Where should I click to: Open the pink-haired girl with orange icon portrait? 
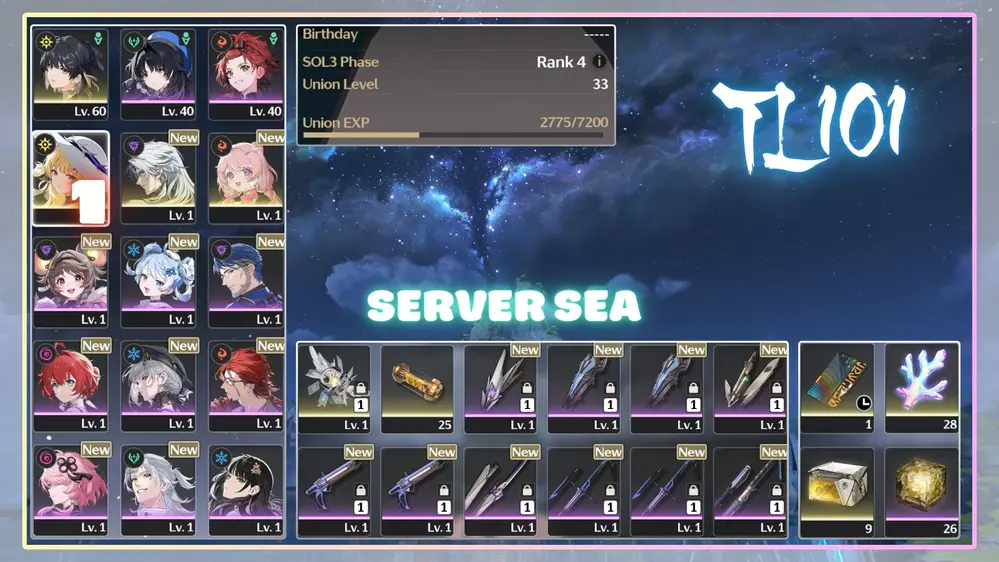246,173
